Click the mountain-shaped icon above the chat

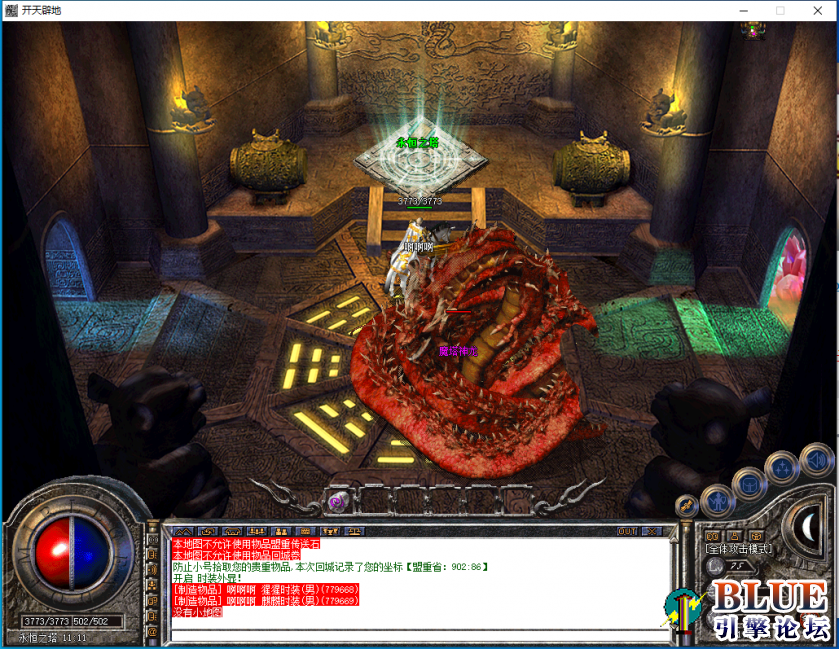pos(183,531)
